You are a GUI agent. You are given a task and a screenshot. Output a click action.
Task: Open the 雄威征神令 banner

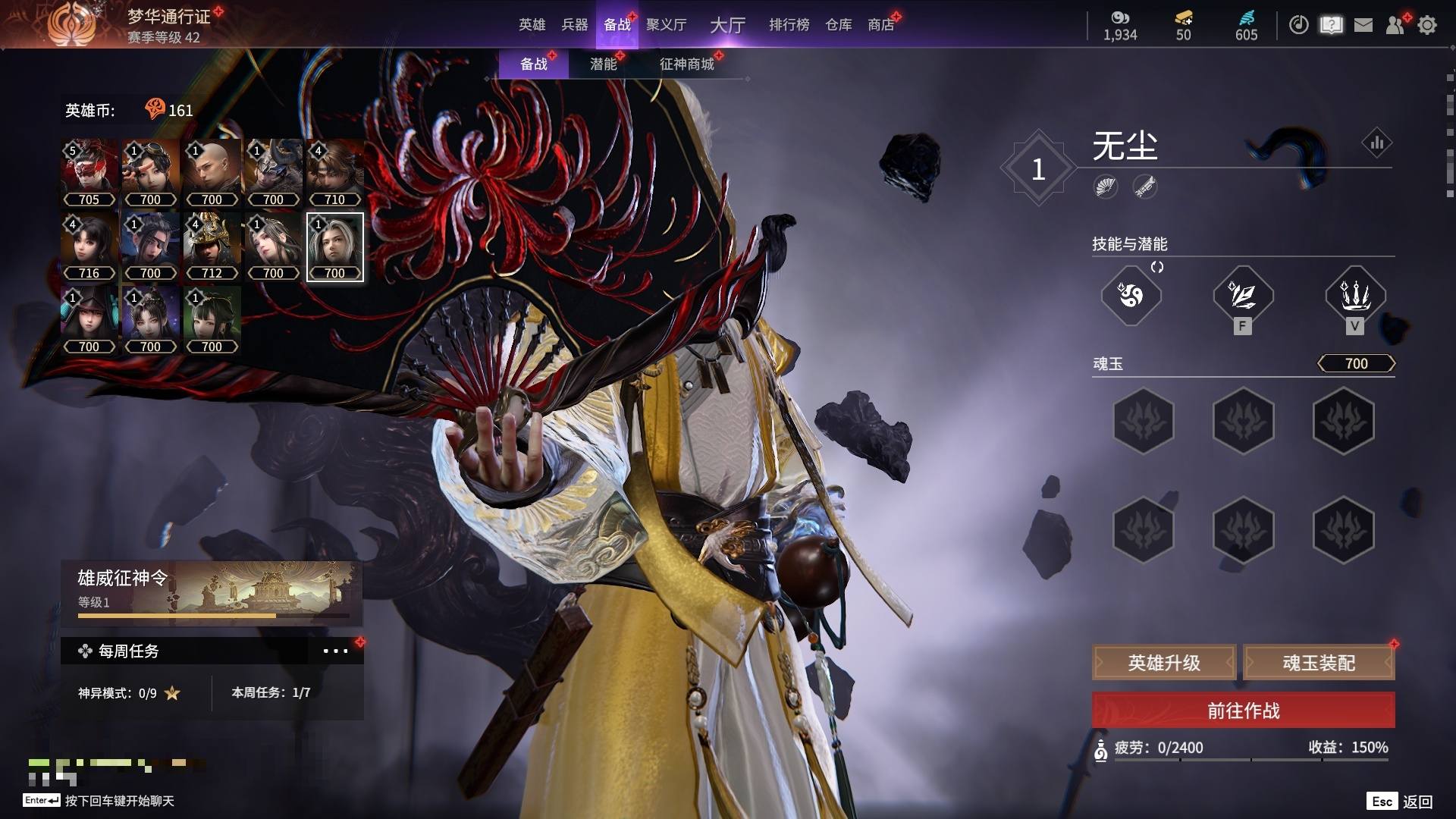tap(212, 593)
